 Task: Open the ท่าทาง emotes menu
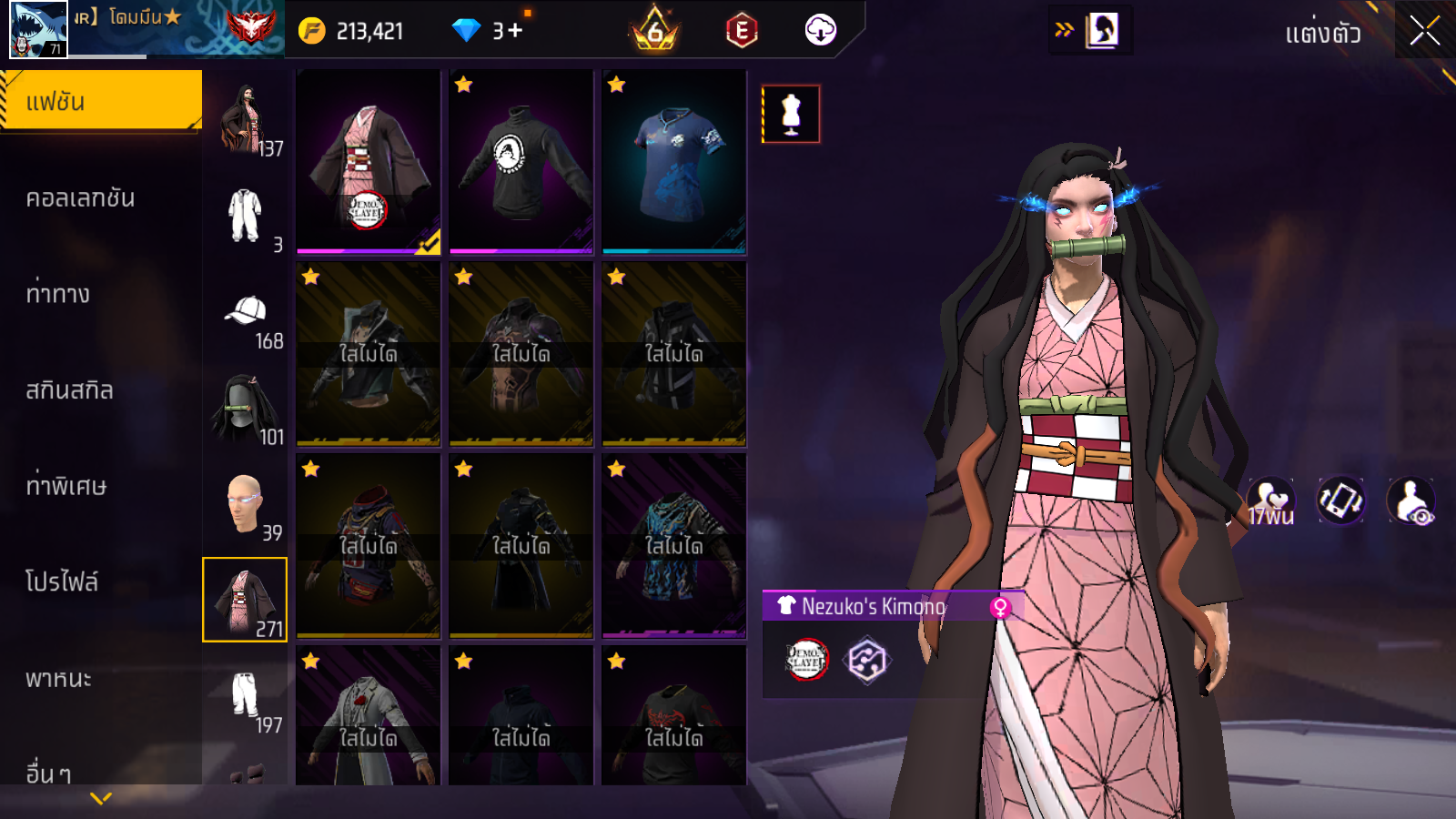[x=58, y=294]
